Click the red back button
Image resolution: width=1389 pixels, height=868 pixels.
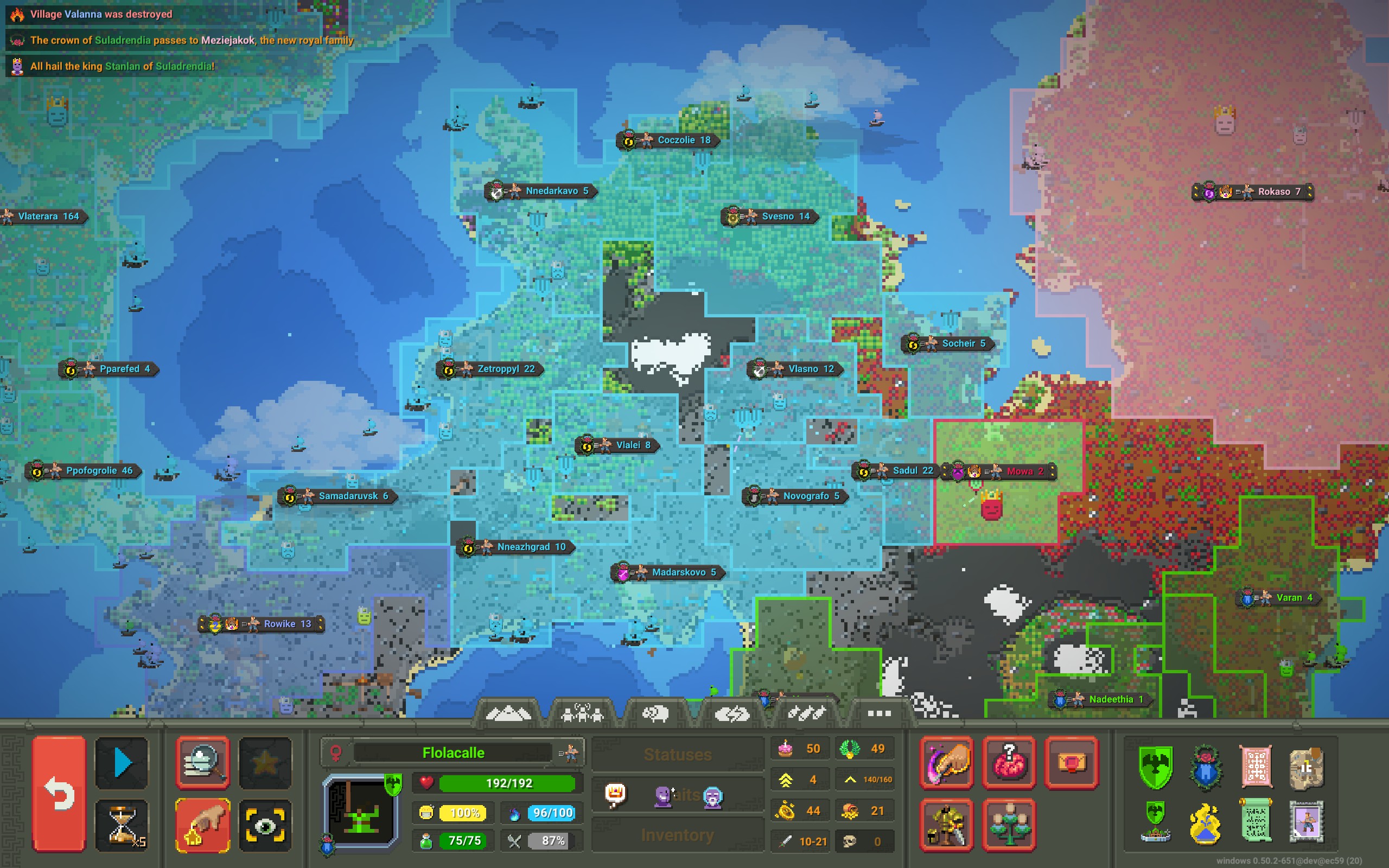pos(59,793)
